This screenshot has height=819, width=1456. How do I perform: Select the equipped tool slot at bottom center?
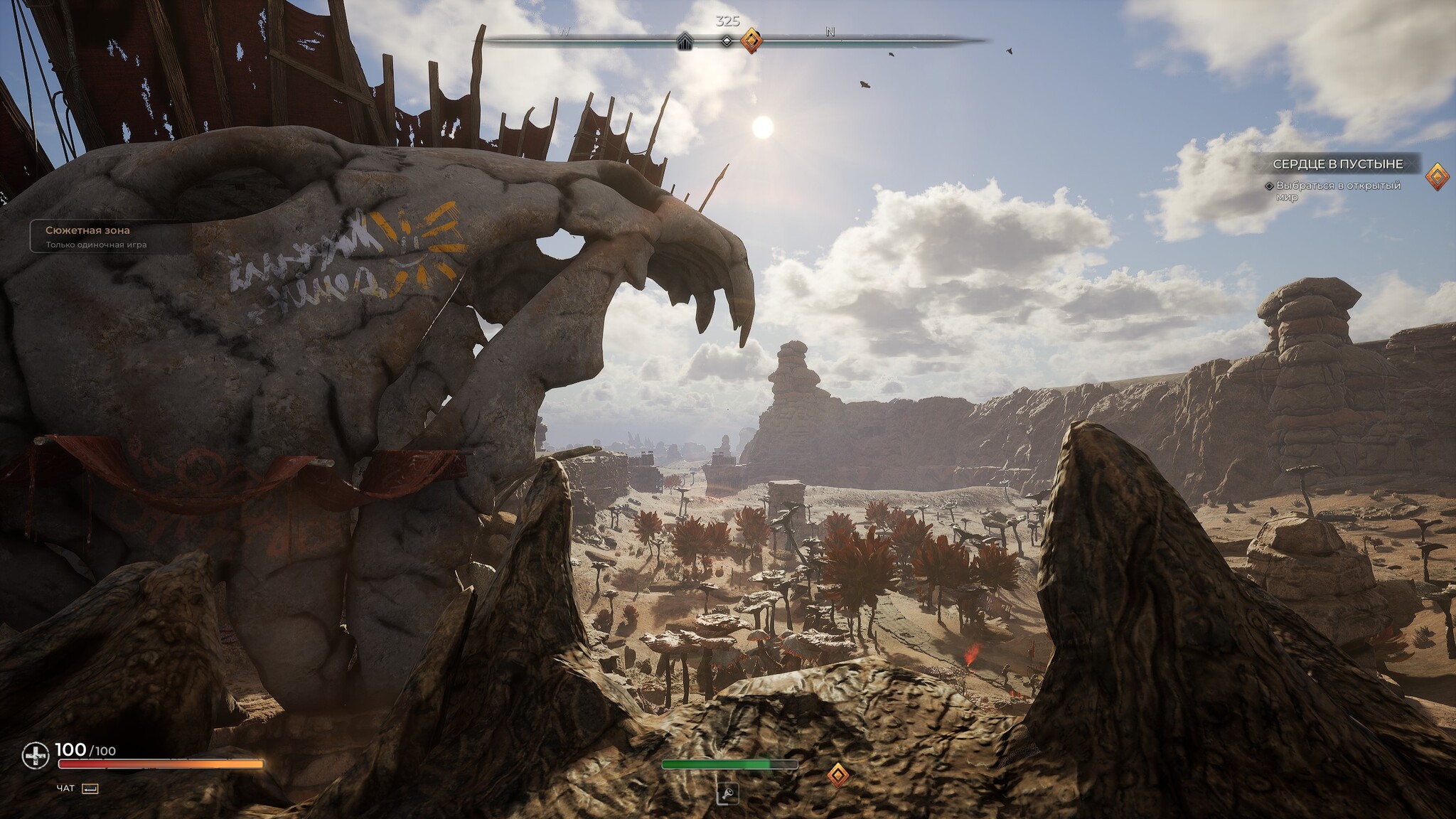pyautogui.click(x=727, y=793)
